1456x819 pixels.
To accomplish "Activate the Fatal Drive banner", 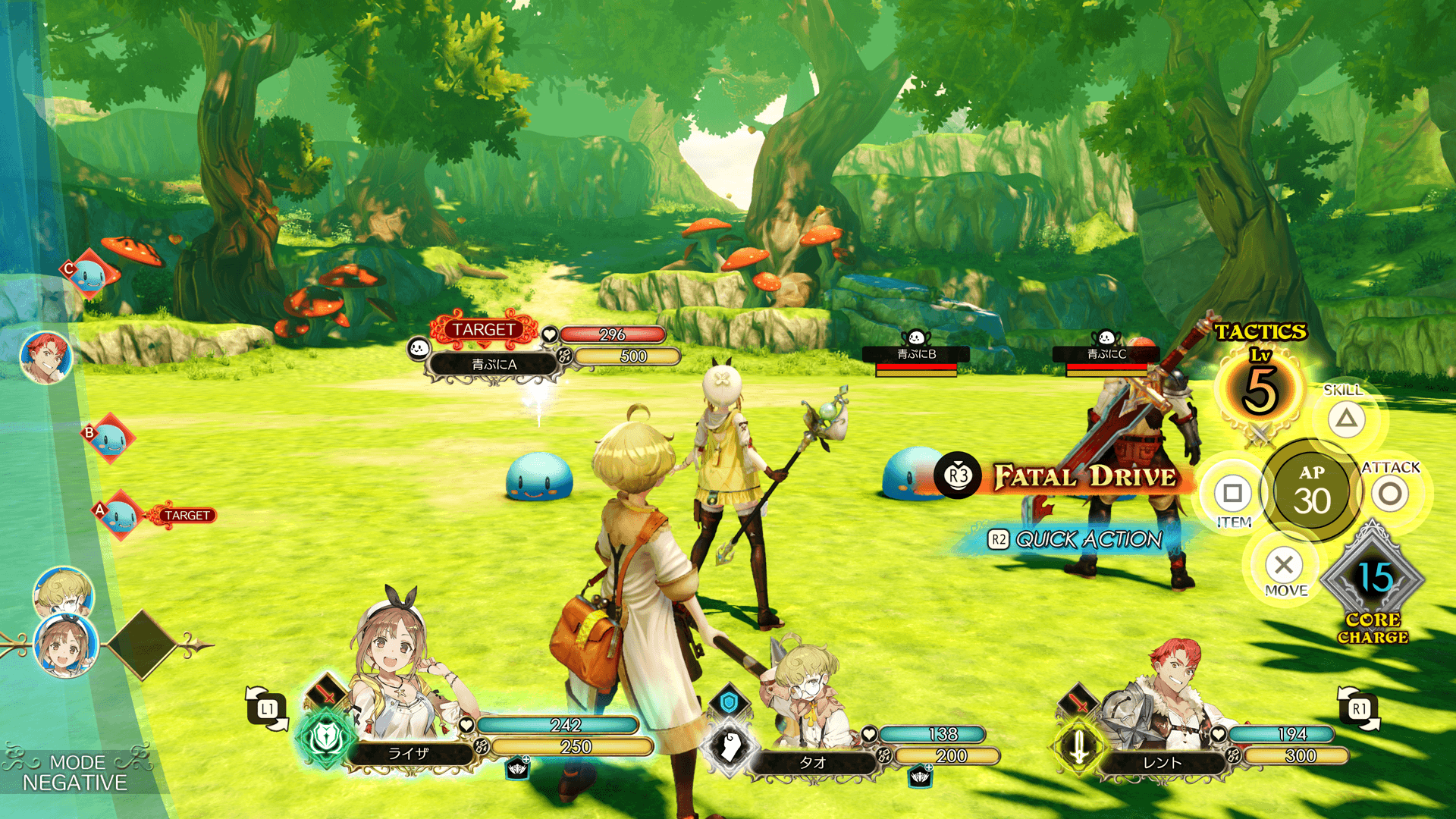I will pyautogui.click(x=1084, y=476).
